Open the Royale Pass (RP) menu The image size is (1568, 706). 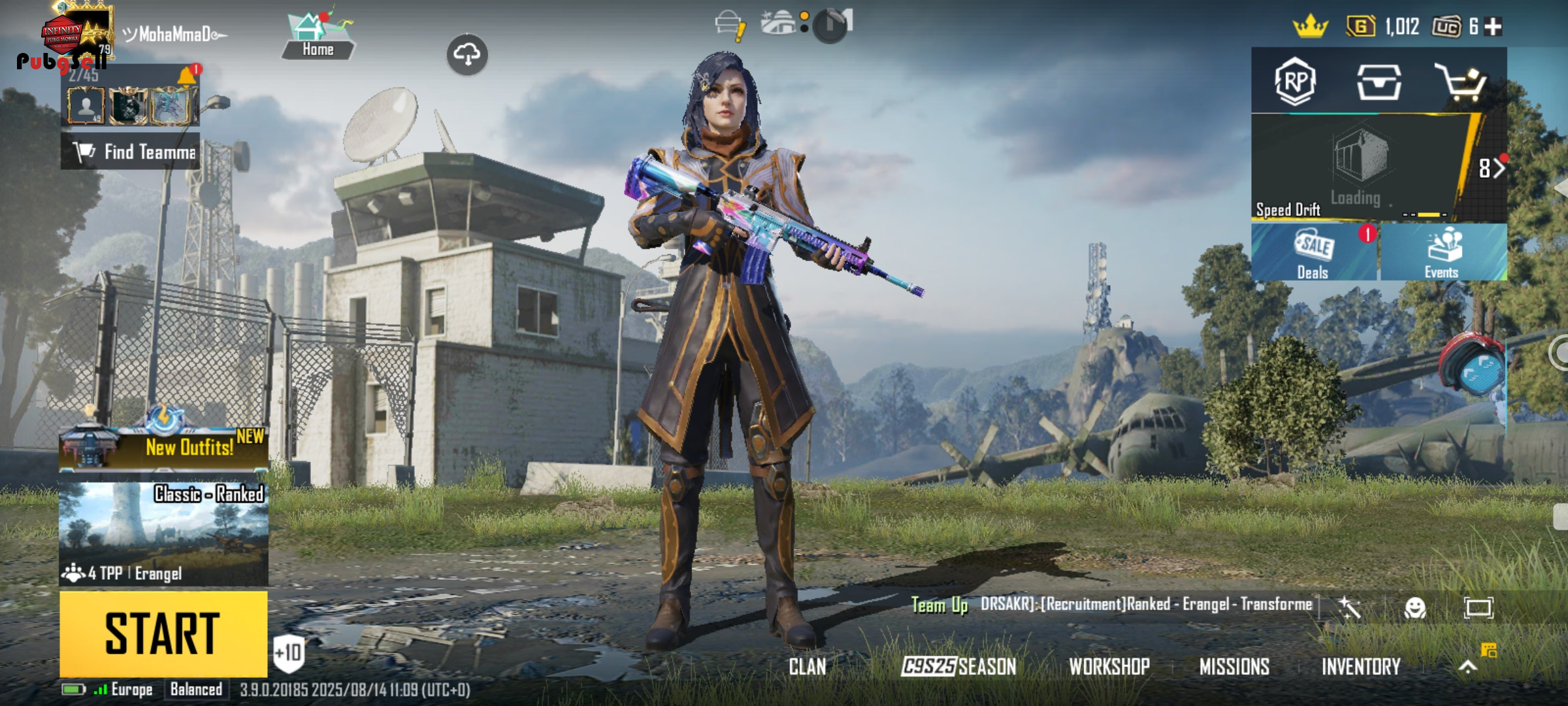click(1295, 82)
